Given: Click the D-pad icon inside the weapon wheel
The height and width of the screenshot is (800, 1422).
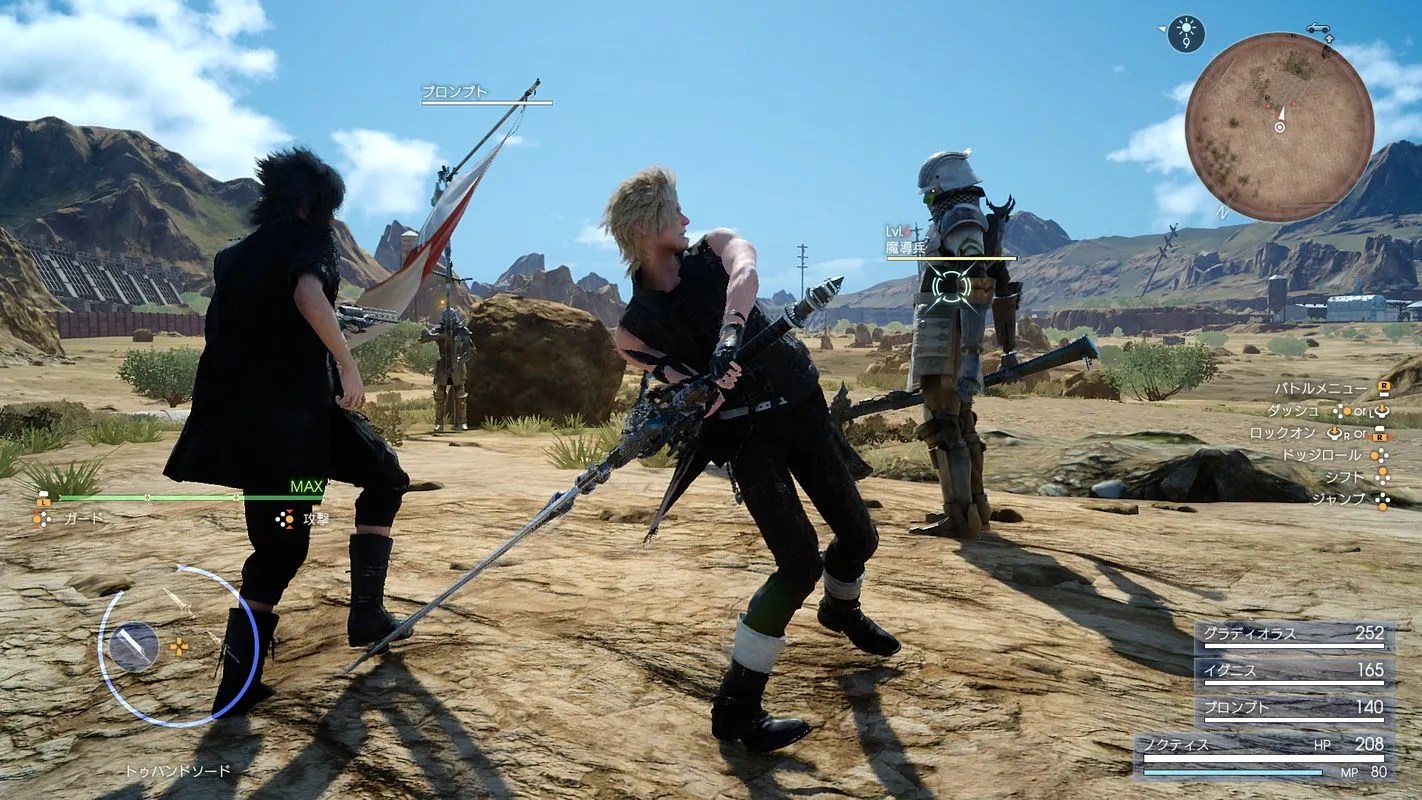Looking at the screenshot, I should tap(178, 646).
